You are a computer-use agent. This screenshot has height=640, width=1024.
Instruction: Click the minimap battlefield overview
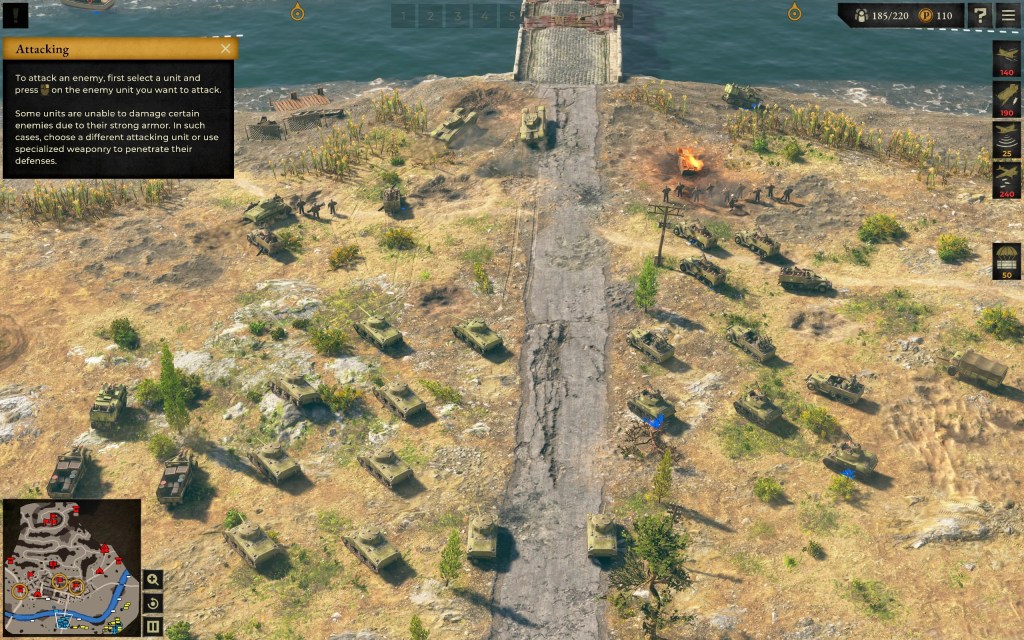[x=71, y=566]
